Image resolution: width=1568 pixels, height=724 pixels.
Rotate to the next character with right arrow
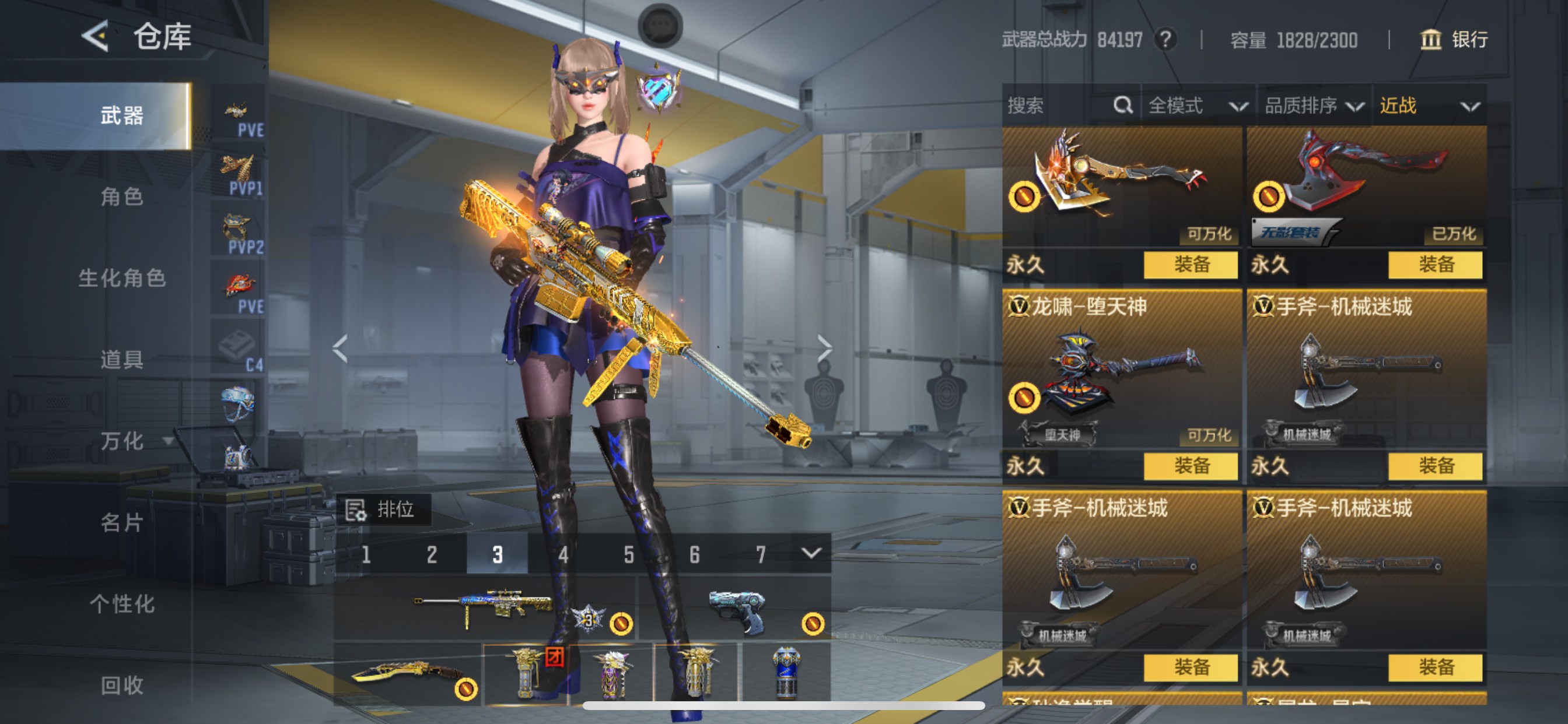click(x=824, y=349)
